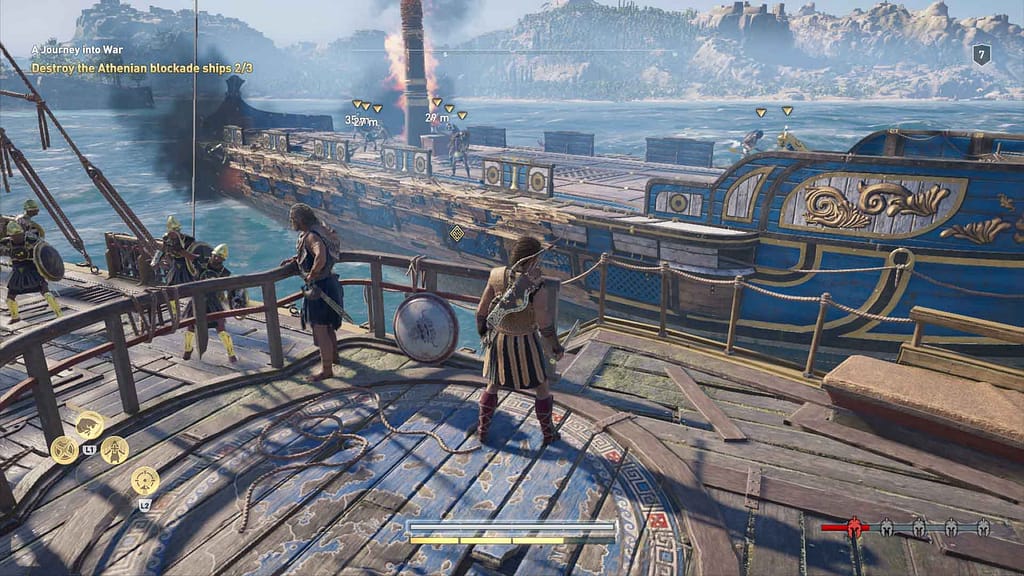Click the level 7 shield badge
Screen dimensions: 1024x576
point(982,55)
